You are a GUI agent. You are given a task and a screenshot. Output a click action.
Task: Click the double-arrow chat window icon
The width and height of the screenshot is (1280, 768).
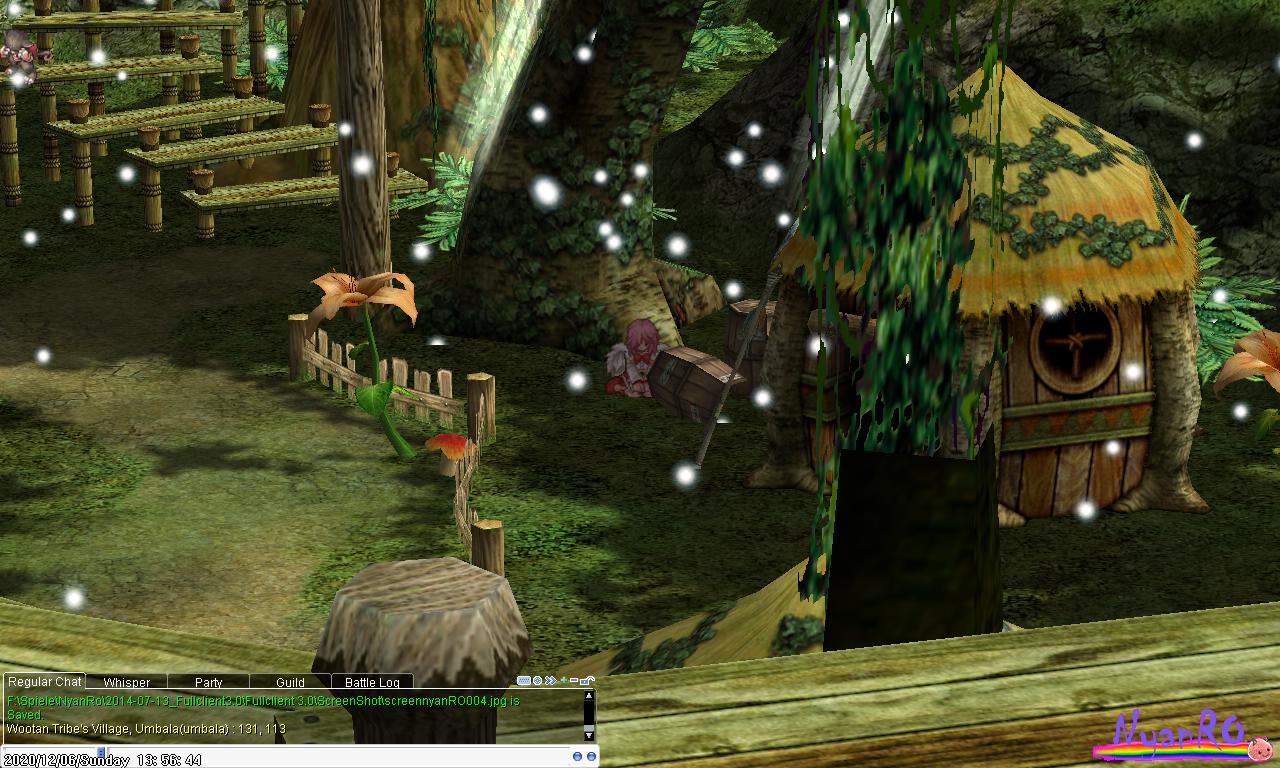(x=550, y=680)
